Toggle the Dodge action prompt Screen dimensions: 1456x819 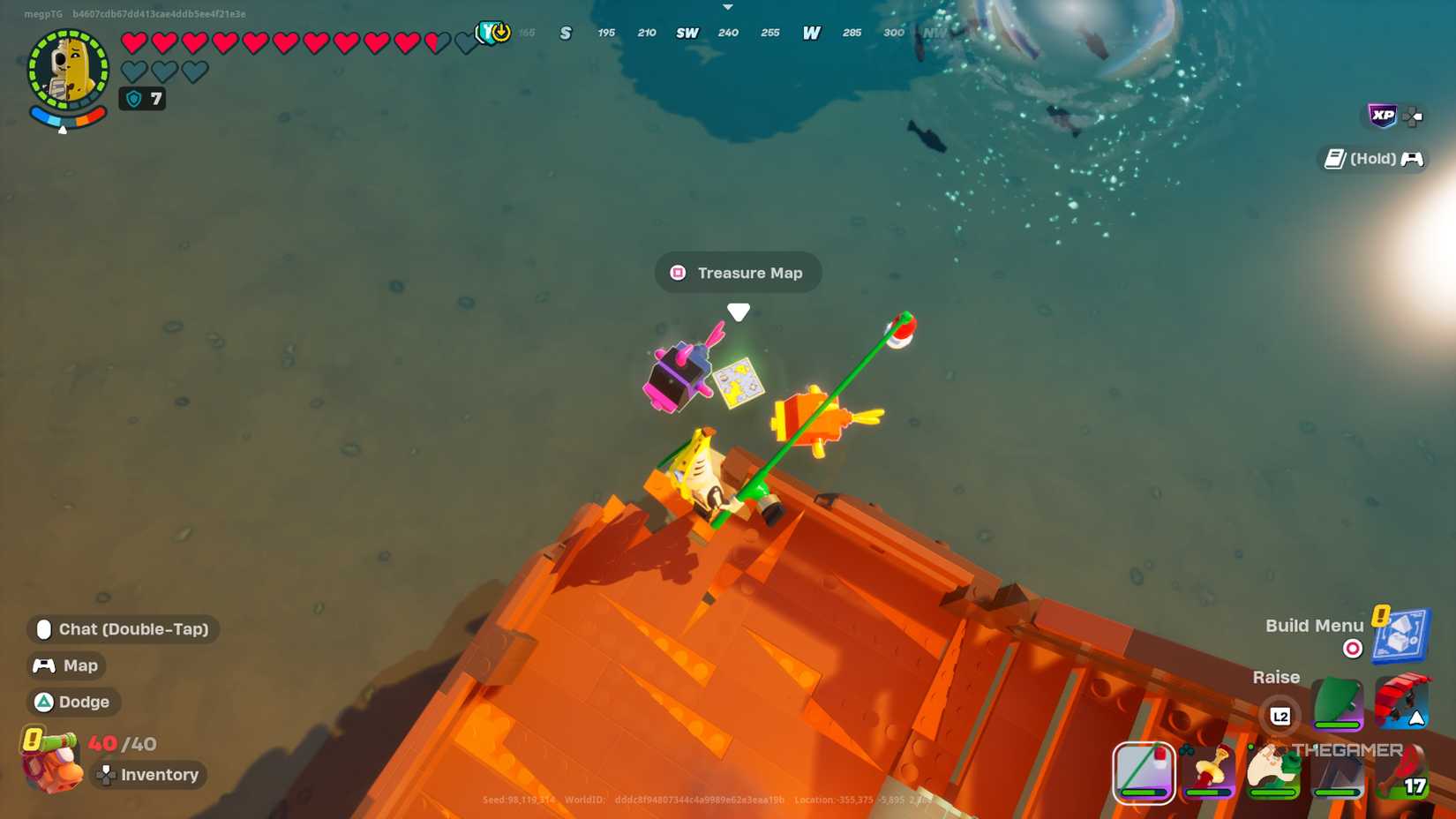pos(73,702)
